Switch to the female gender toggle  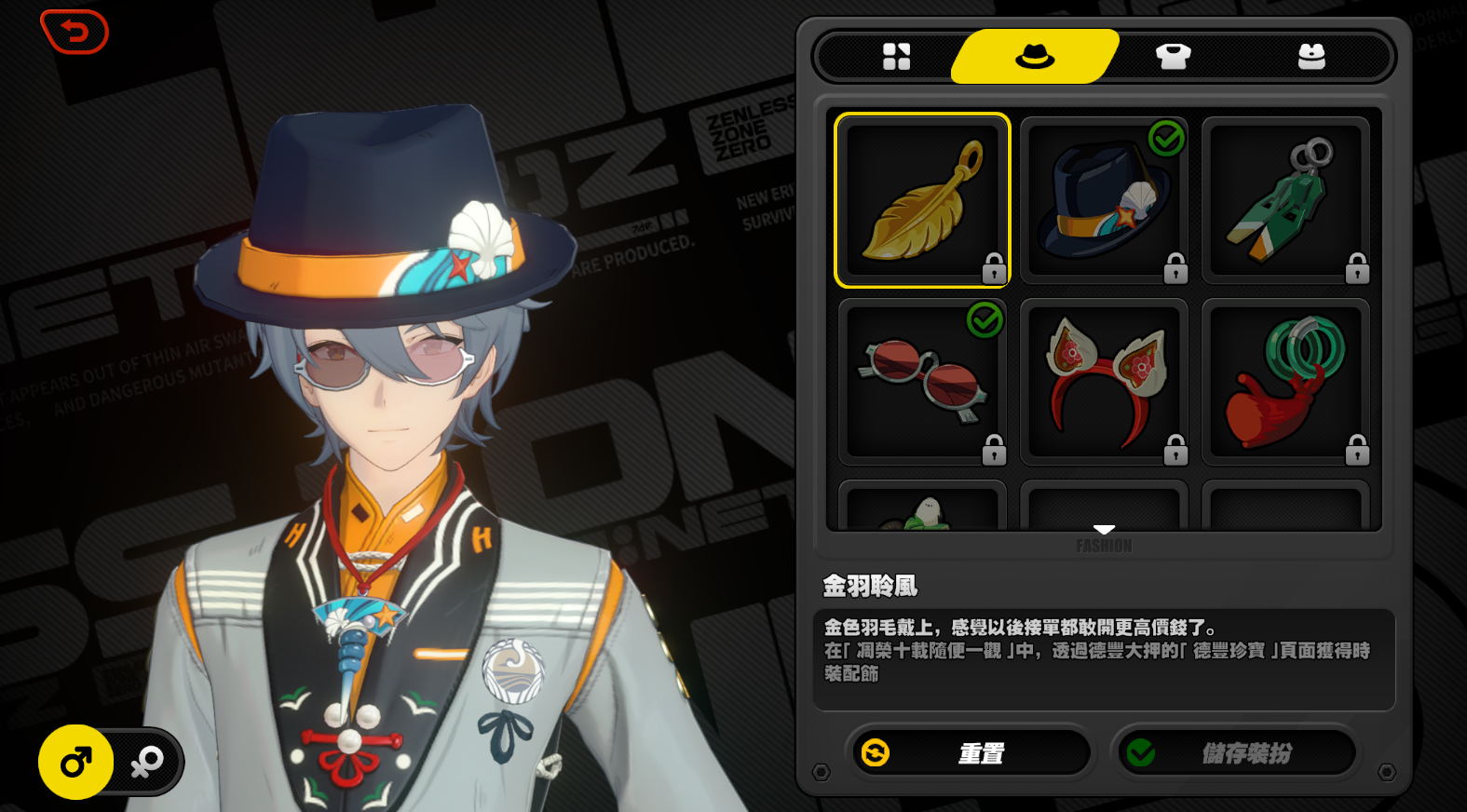[x=147, y=763]
